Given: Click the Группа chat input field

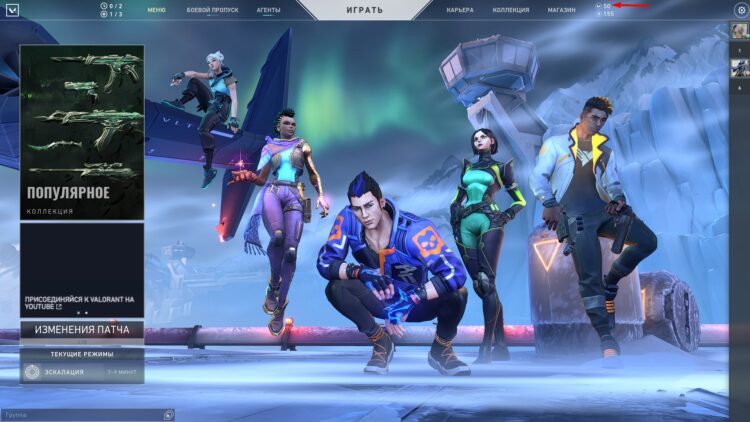Looking at the screenshot, I should point(80,414).
